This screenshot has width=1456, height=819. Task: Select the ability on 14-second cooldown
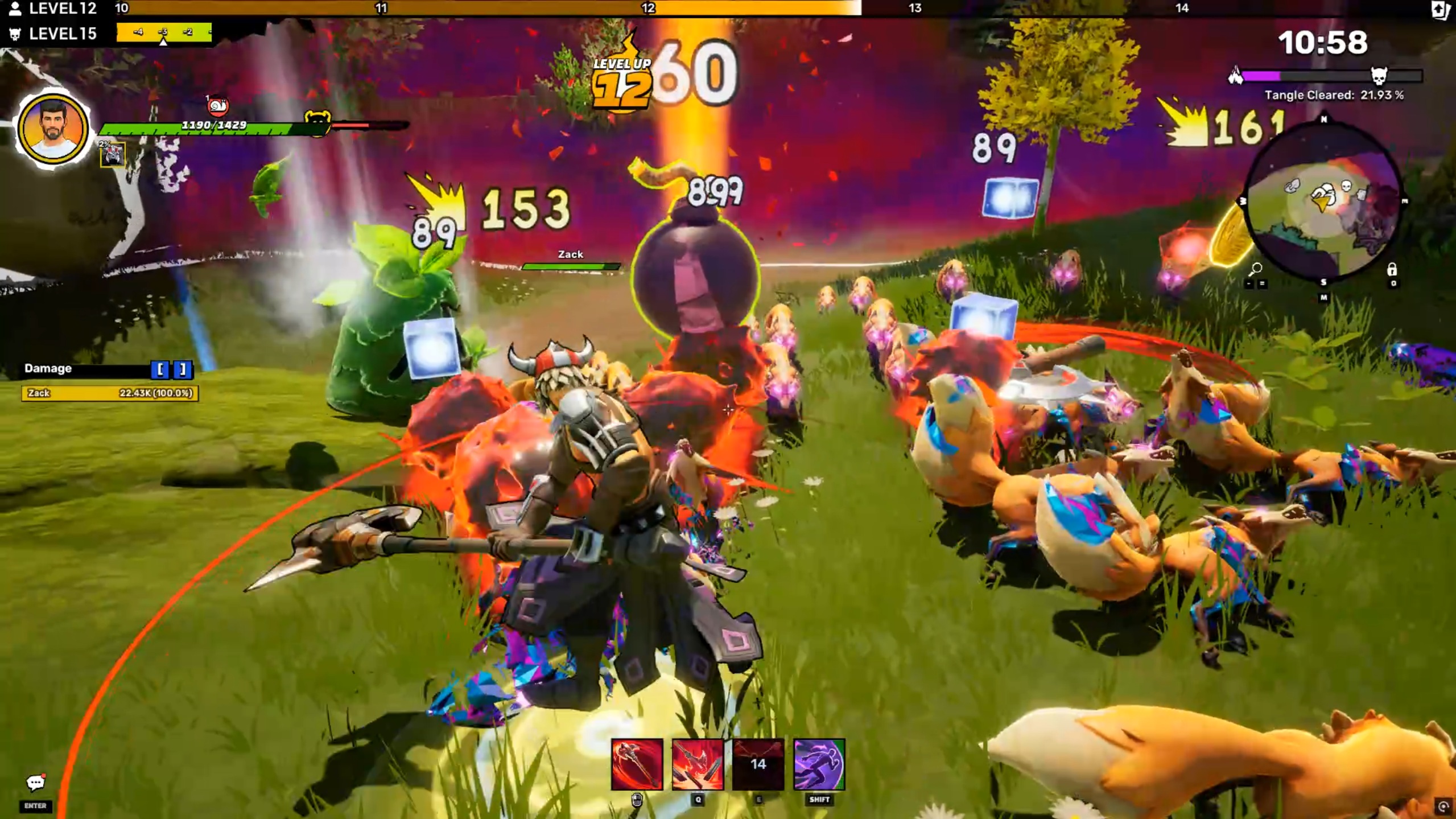(758, 764)
